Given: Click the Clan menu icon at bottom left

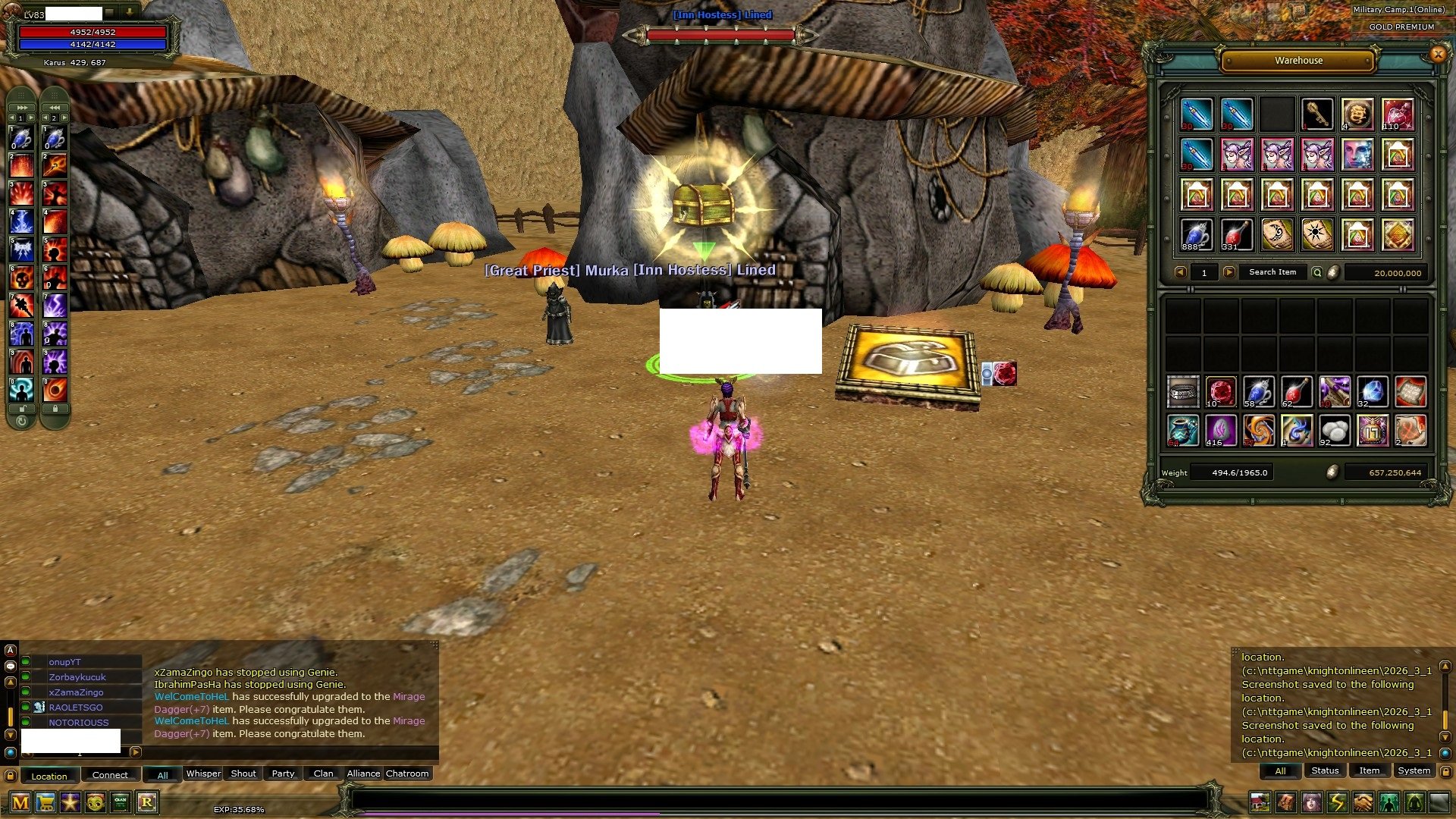Looking at the screenshot, I should click(121, 802).
